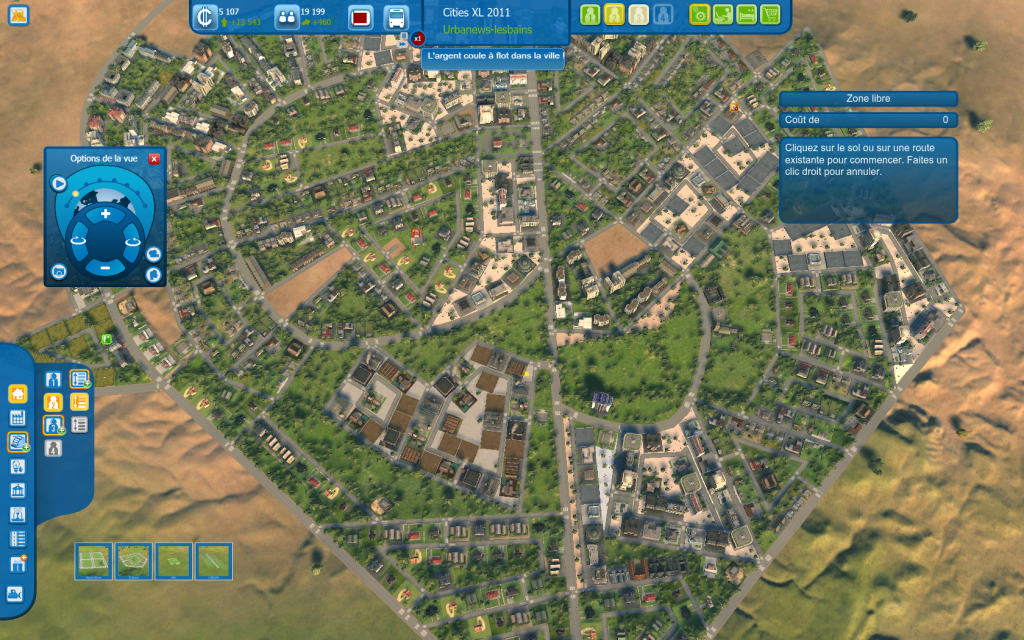The height and width of the screenshot is (640, 1024).
Task: Click the shopping cart icon
Action: pyautogui.click(x=770, y=14)
